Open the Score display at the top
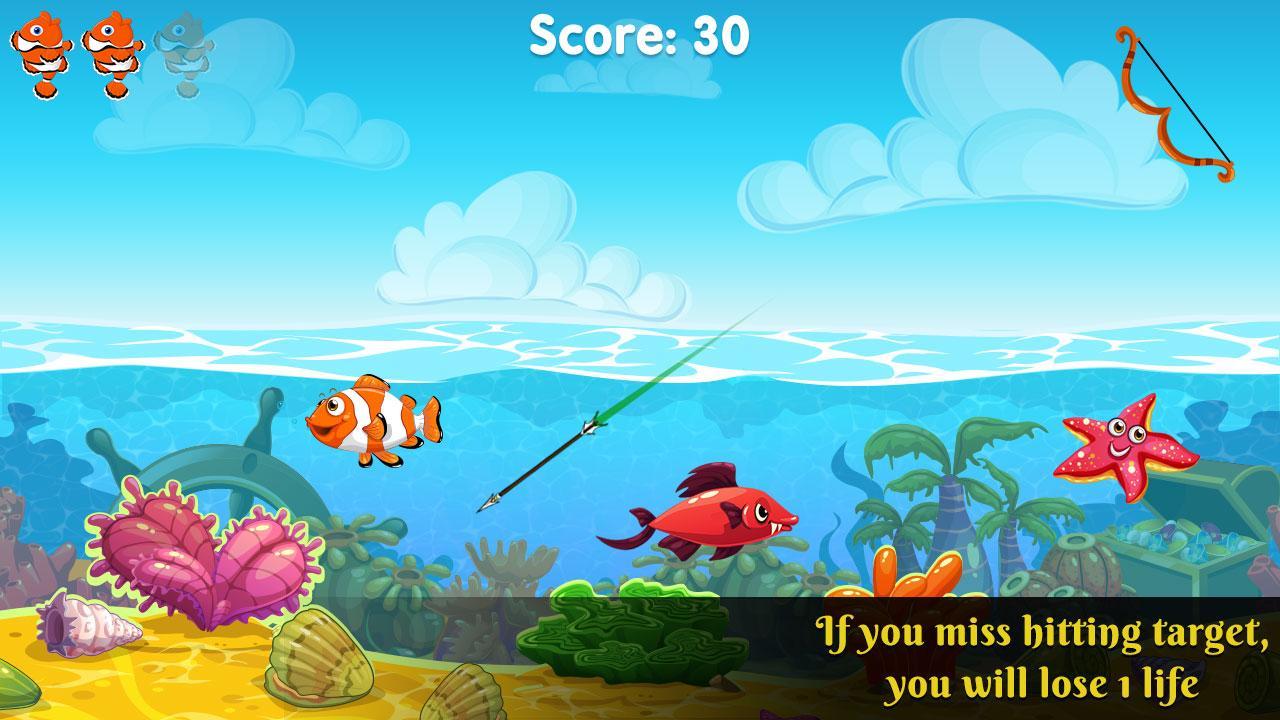This screenshot has width=1280, height=720. pyautogui.click(x=640, y=36)
